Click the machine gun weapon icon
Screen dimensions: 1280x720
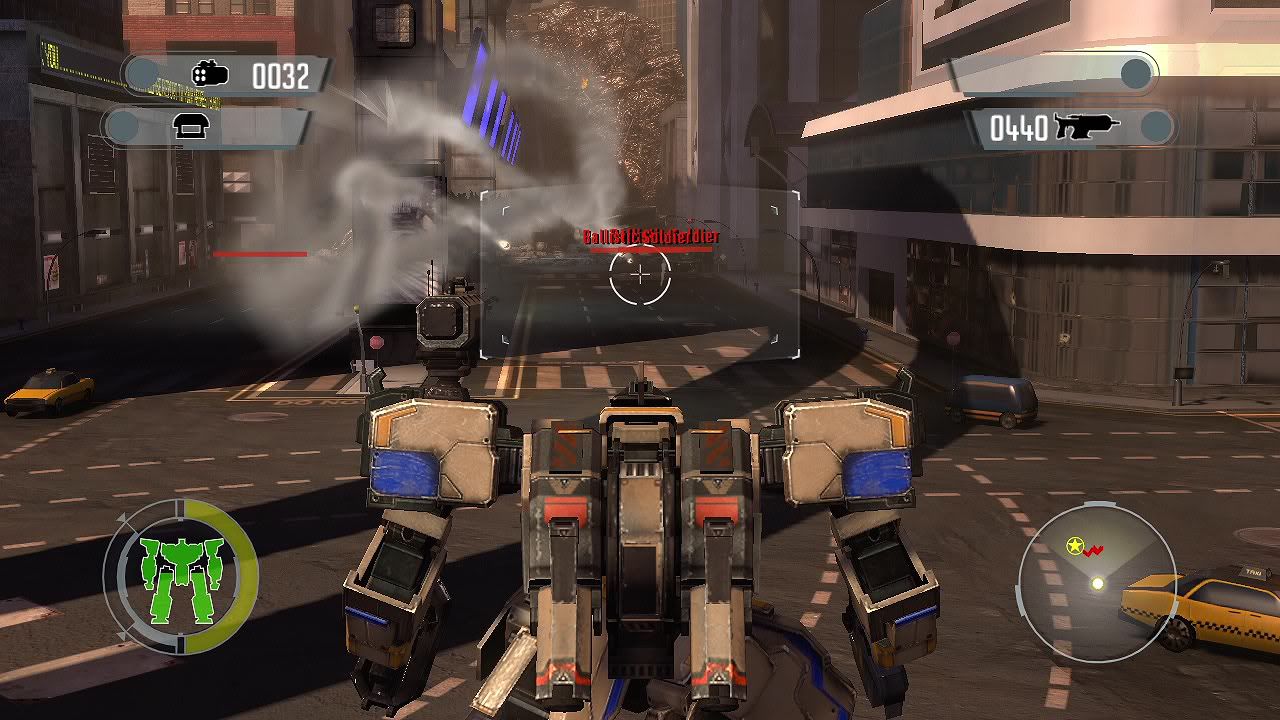1087,127
